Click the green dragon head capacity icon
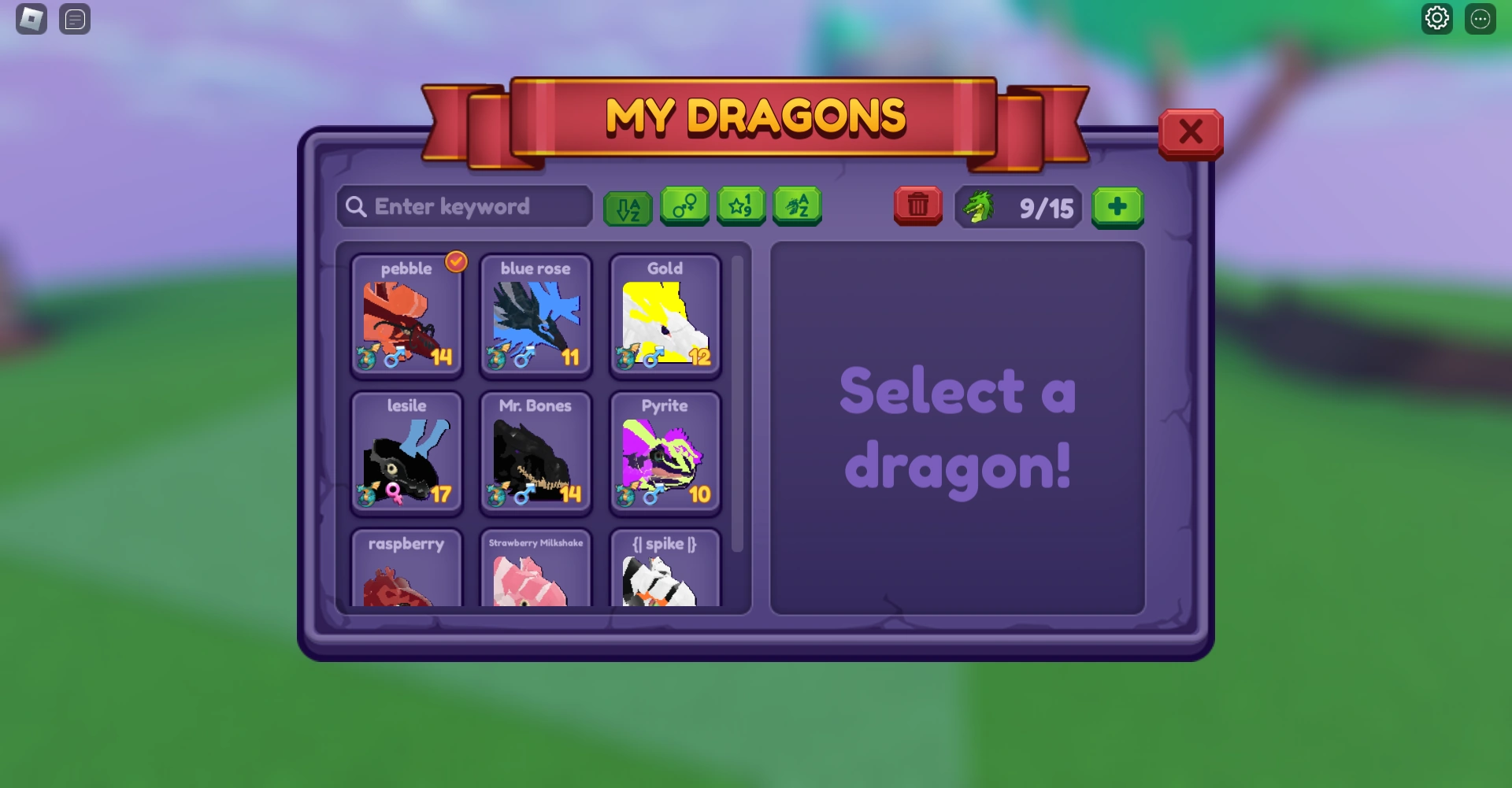Image resolution: width=1512 pixels, height=788 pixels. (x=979, y=207)
